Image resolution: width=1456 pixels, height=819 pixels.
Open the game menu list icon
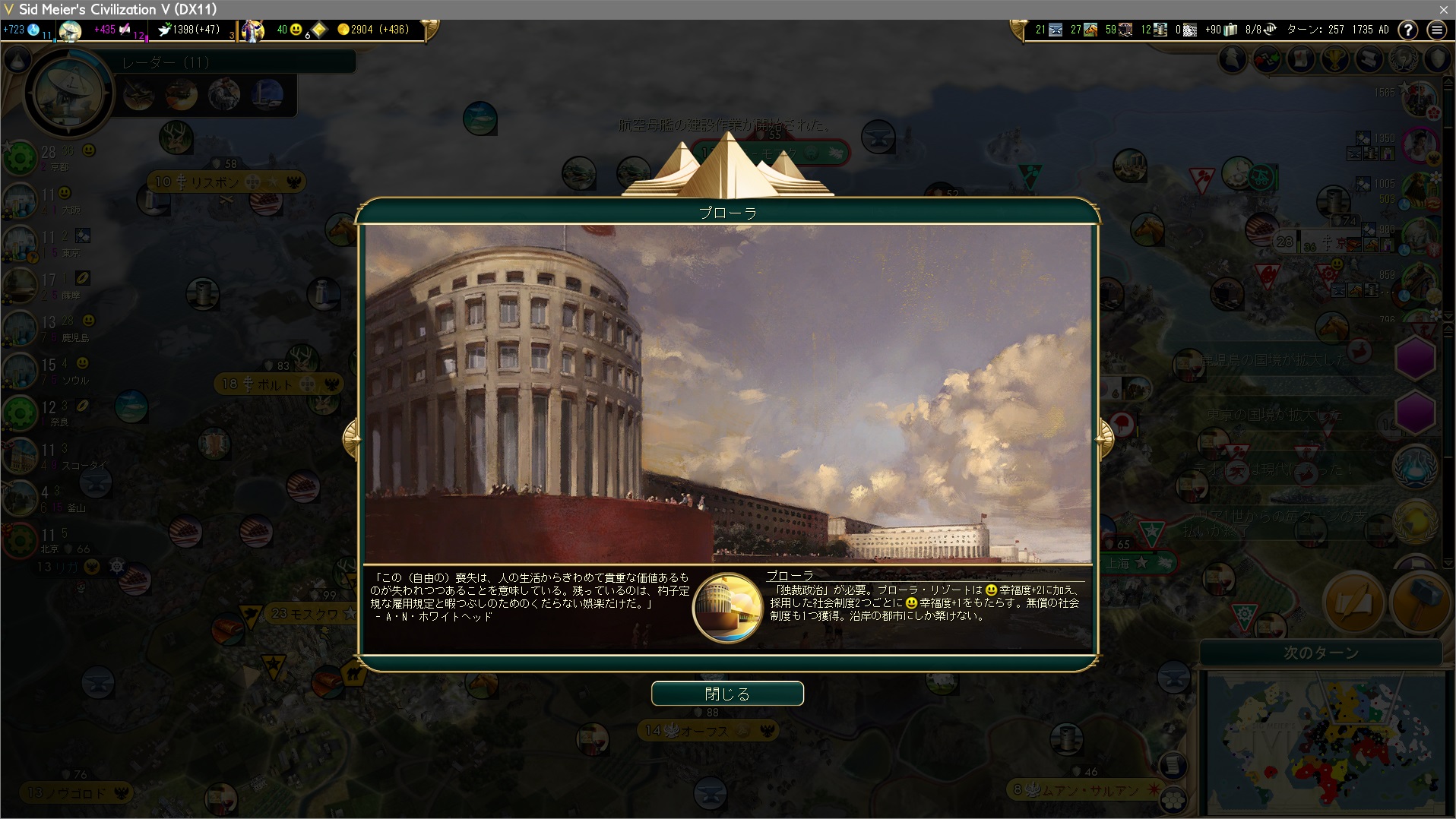coord(1436,30)
